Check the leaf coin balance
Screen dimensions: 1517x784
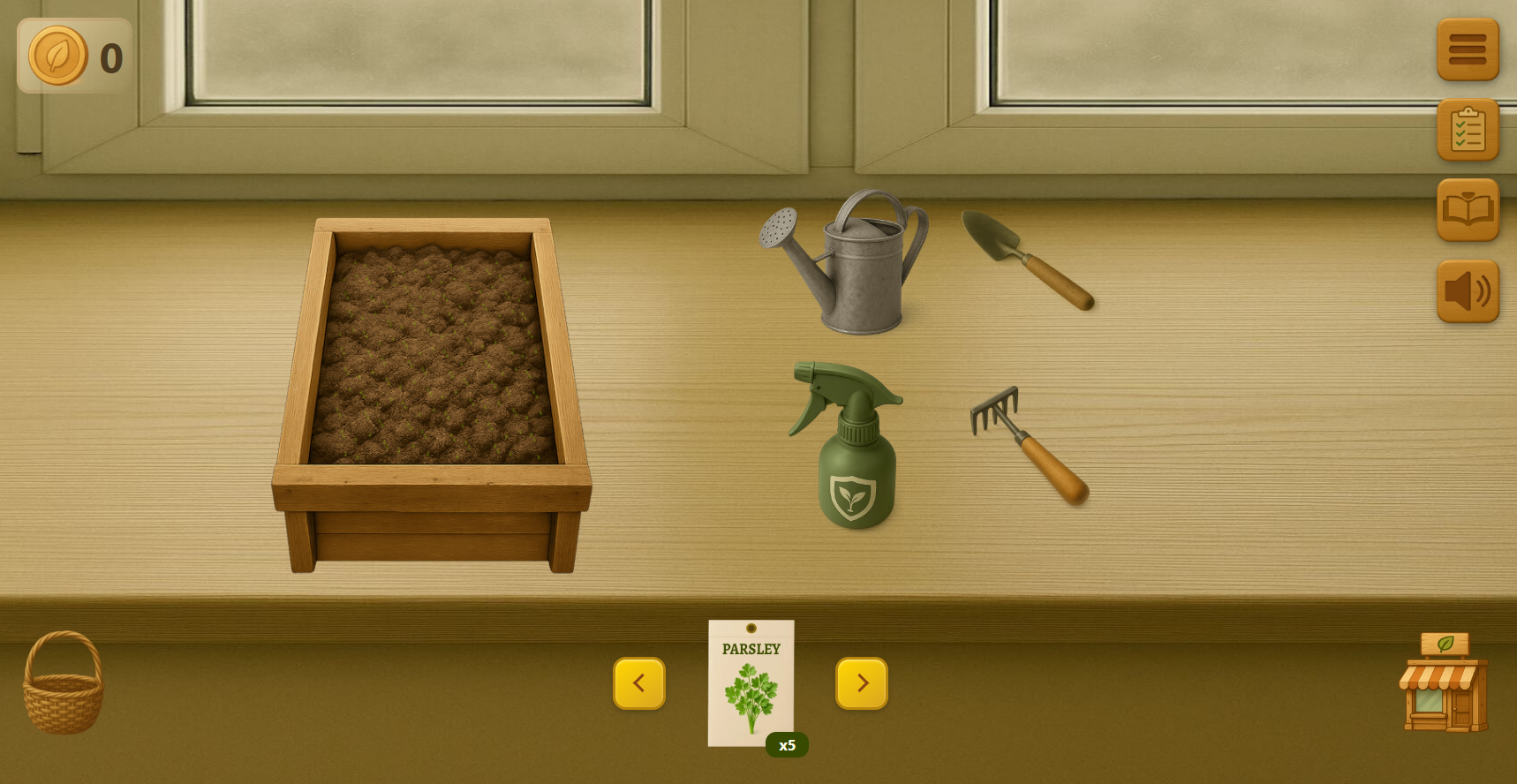74,55
